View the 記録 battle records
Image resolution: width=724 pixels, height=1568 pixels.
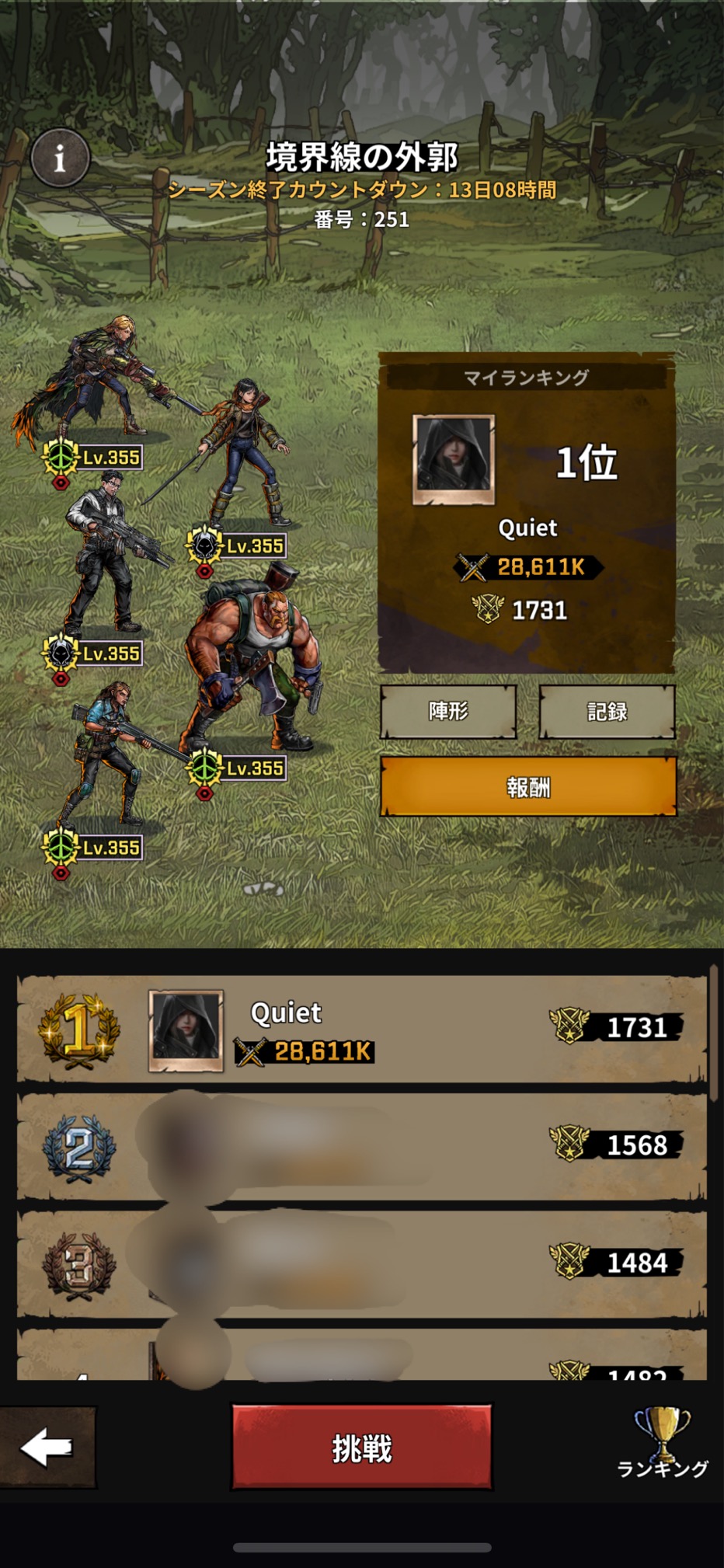pyautogui.click(x=607, y=711)
